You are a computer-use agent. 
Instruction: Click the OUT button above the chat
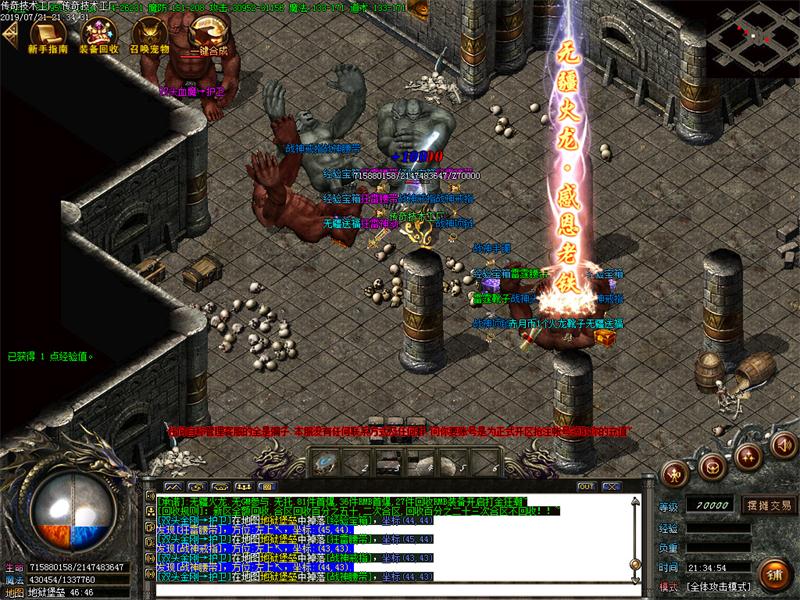(585, 486)
